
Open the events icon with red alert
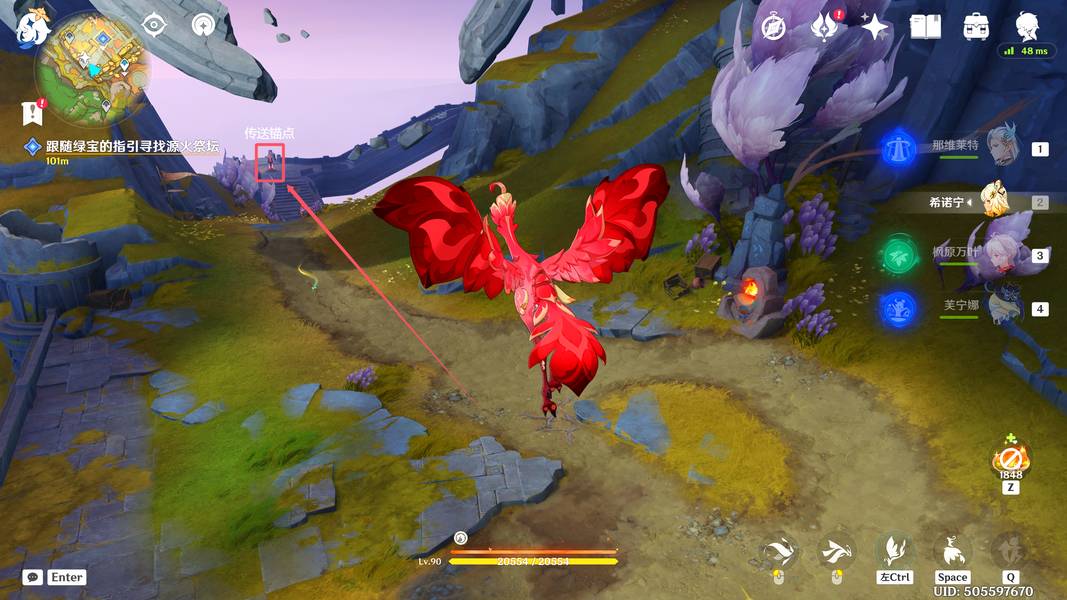824,27
